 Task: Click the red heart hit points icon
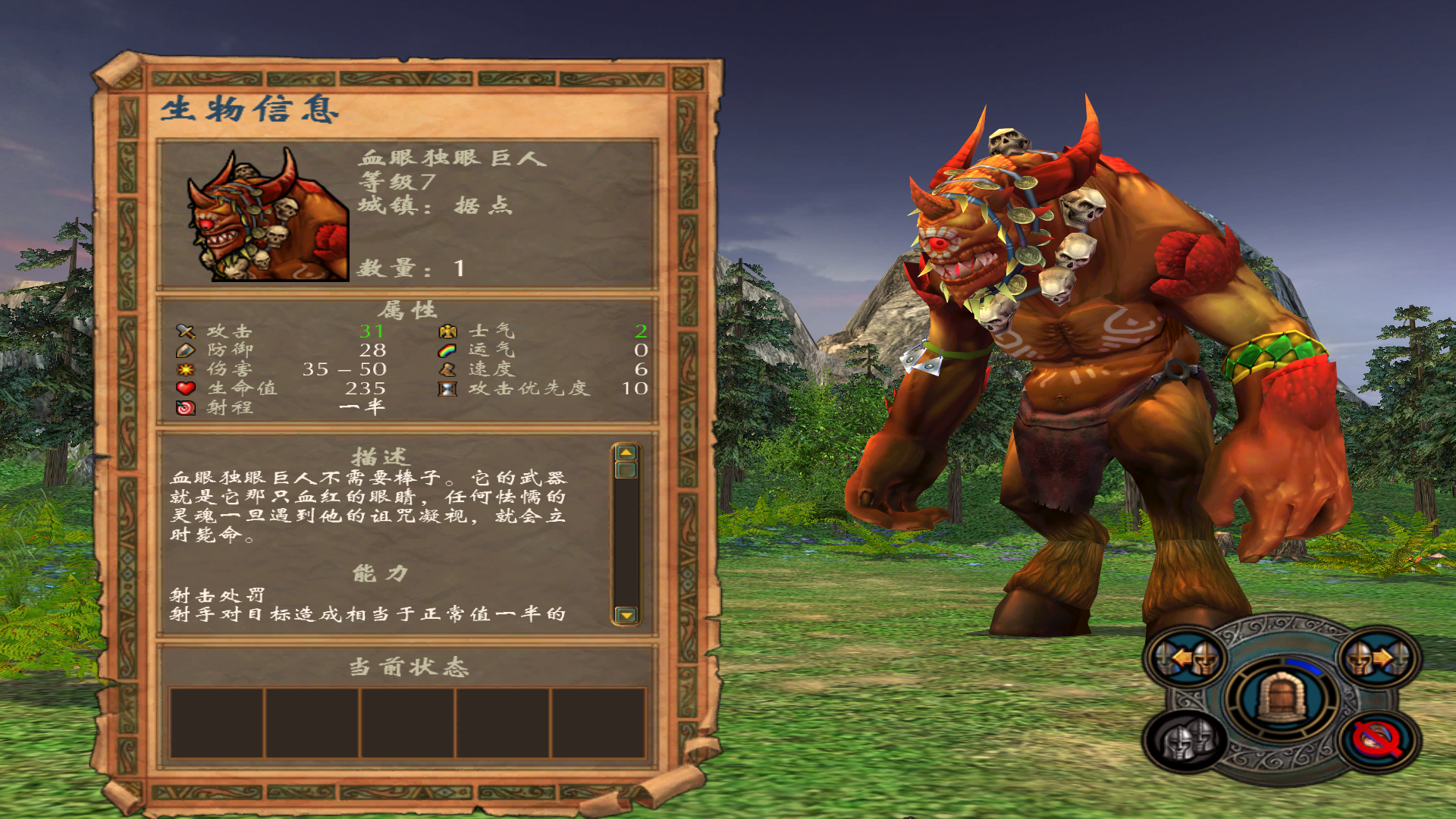click(x=186, y=388)
